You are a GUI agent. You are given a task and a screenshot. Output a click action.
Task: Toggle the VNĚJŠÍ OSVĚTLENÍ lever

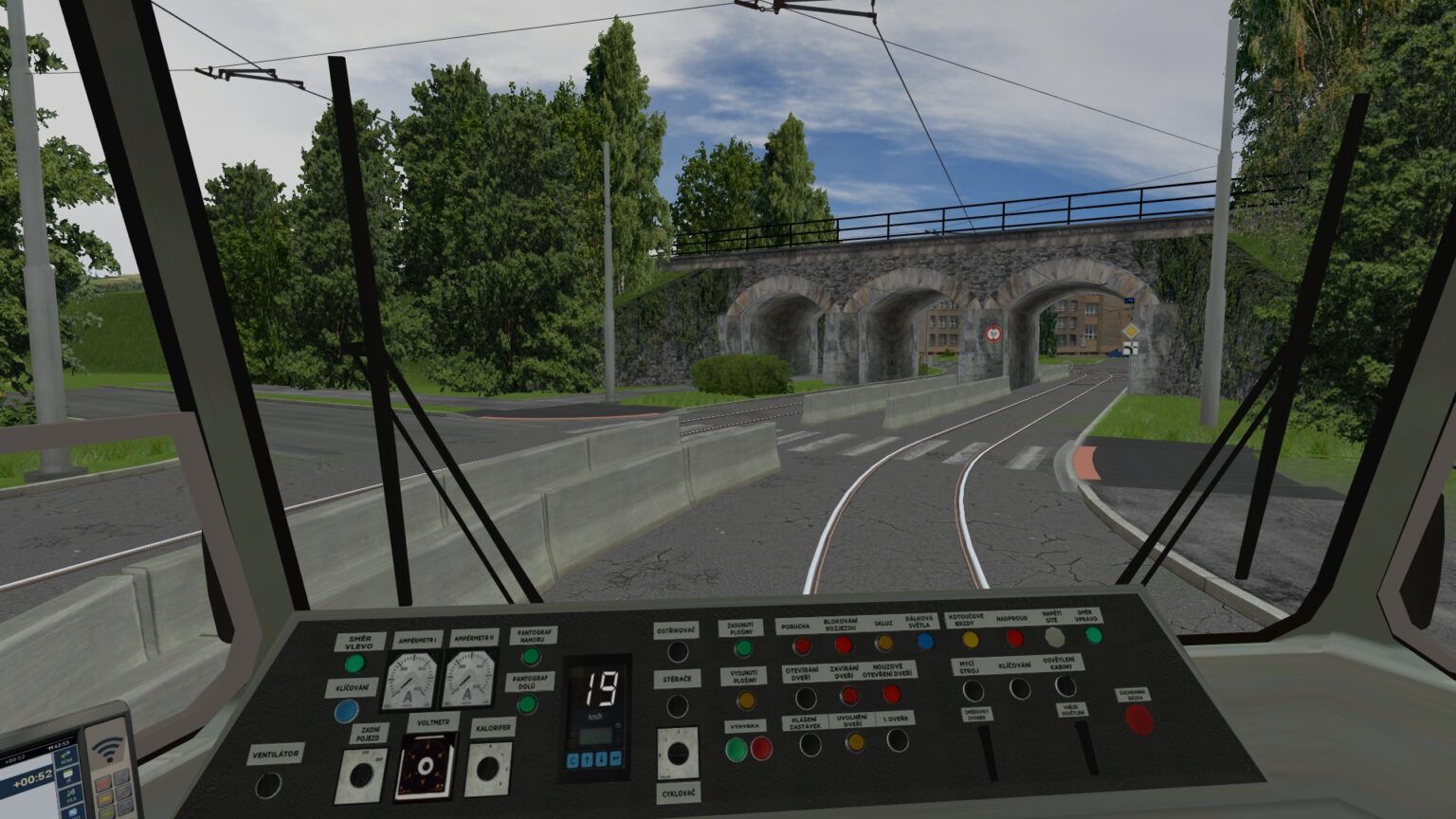1087,749
